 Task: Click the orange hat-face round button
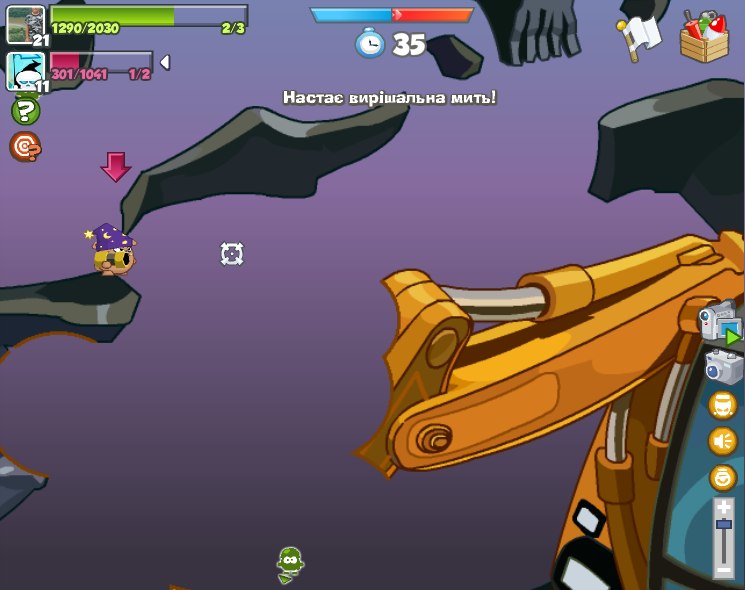point(723,405)
